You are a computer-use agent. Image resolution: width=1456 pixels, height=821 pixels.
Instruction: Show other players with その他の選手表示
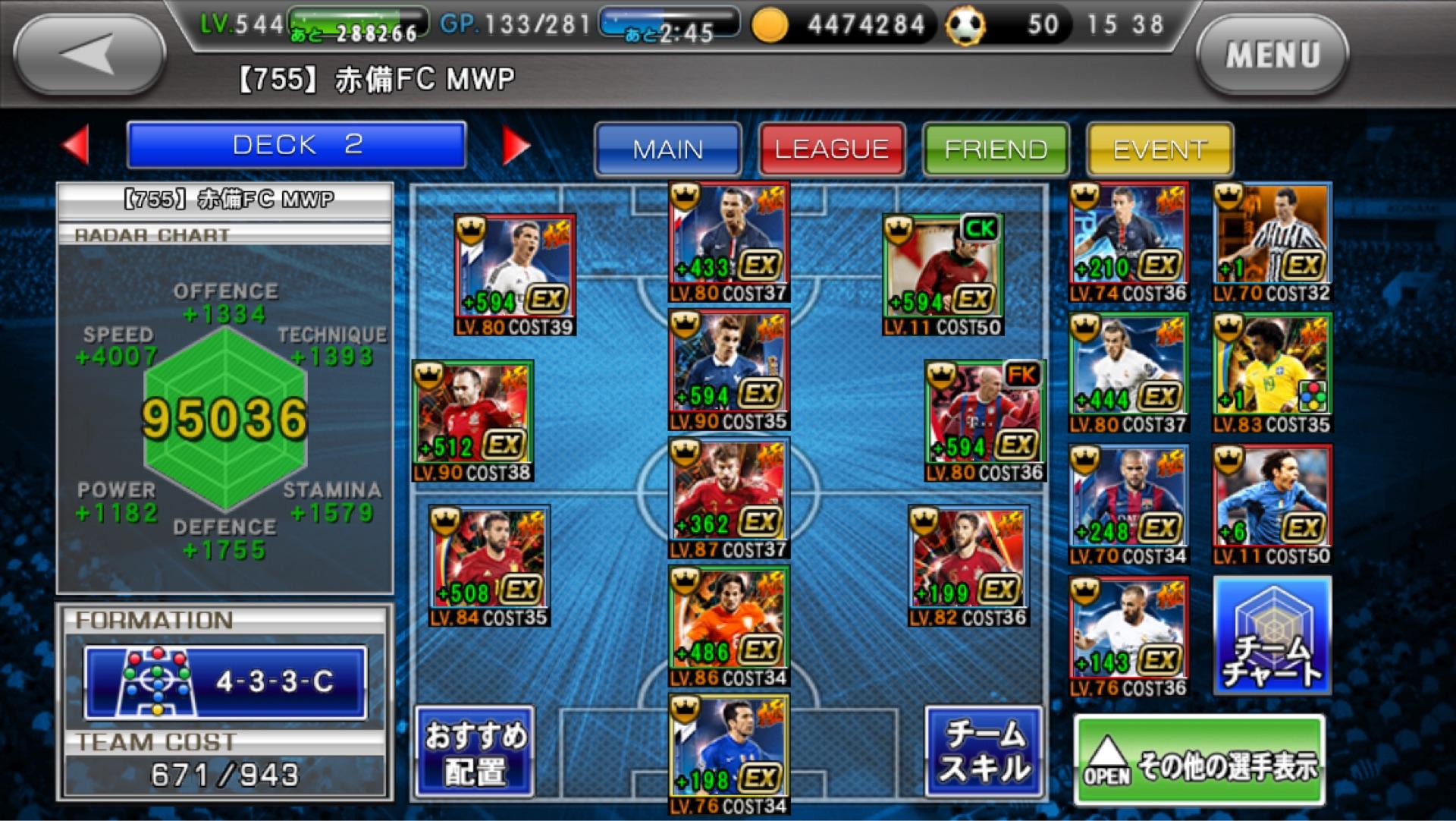click(x=1200, y=760)
